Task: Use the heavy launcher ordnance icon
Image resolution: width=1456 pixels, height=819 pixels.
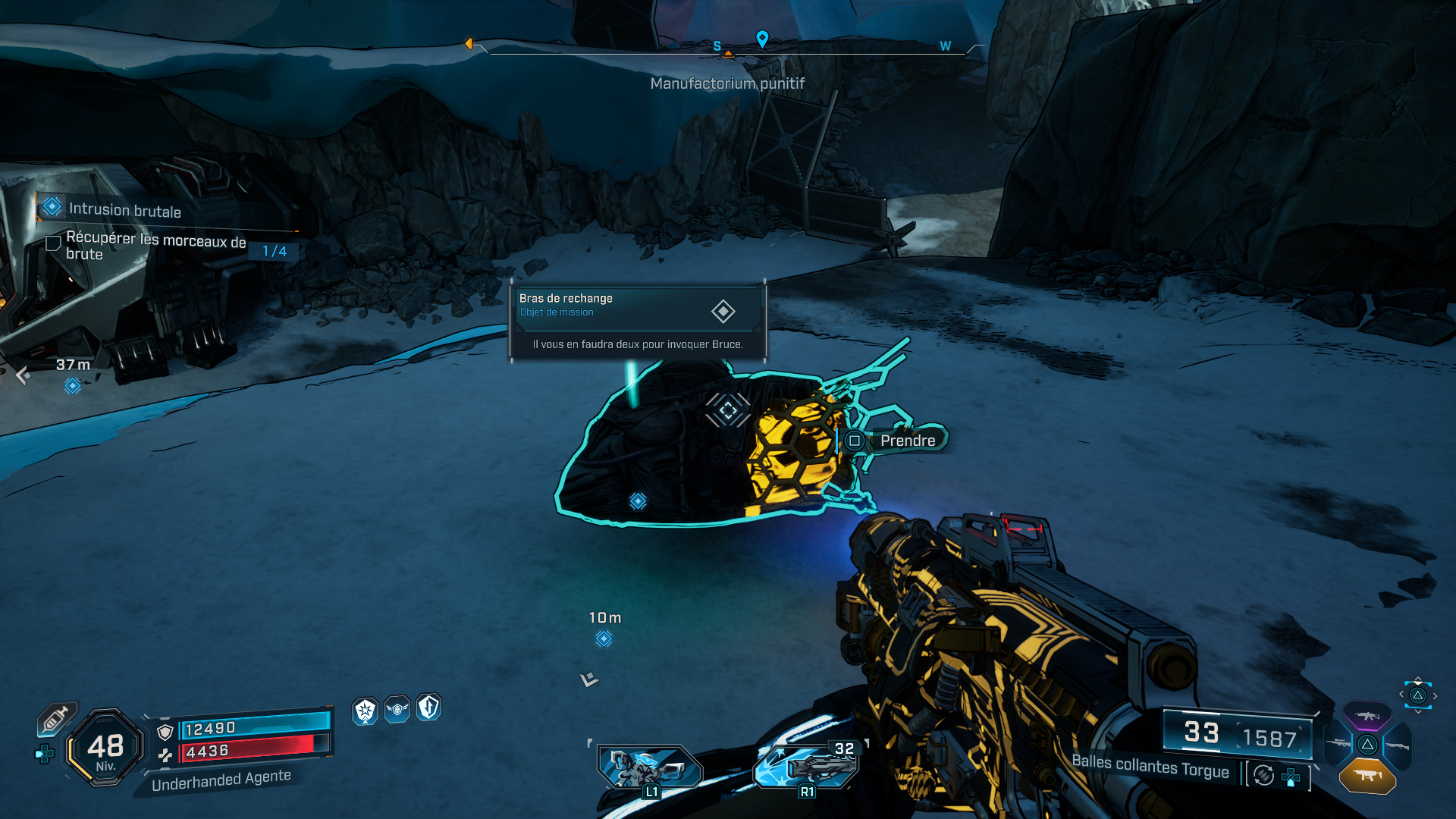Action: [808, 767]
